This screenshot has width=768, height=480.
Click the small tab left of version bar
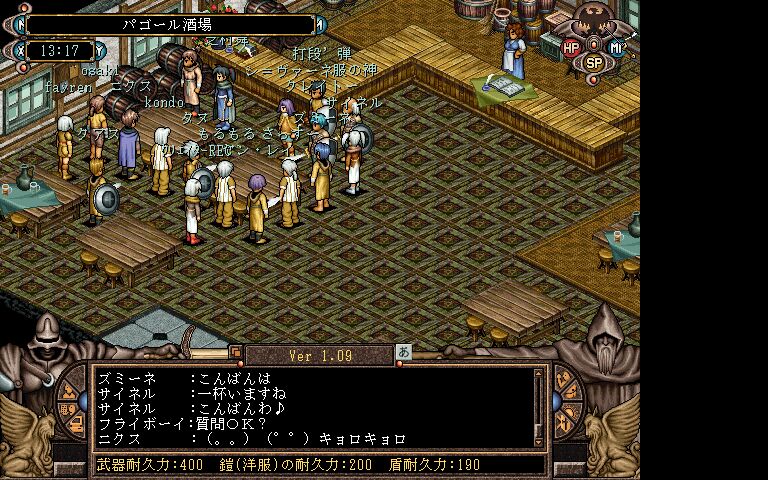(x=236, y=352)
